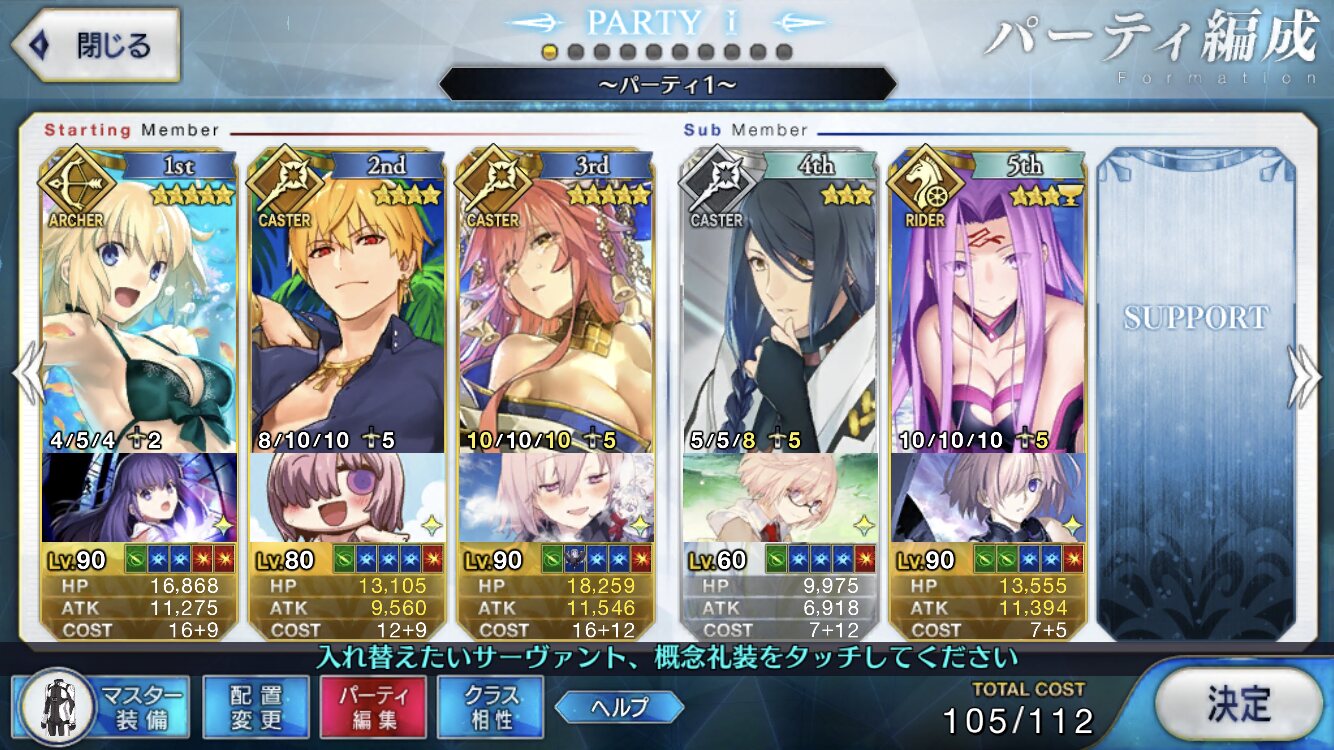Open マスター装備 master equipment
This screenshot has height=750, width=1334.
[x=105, y=707]
